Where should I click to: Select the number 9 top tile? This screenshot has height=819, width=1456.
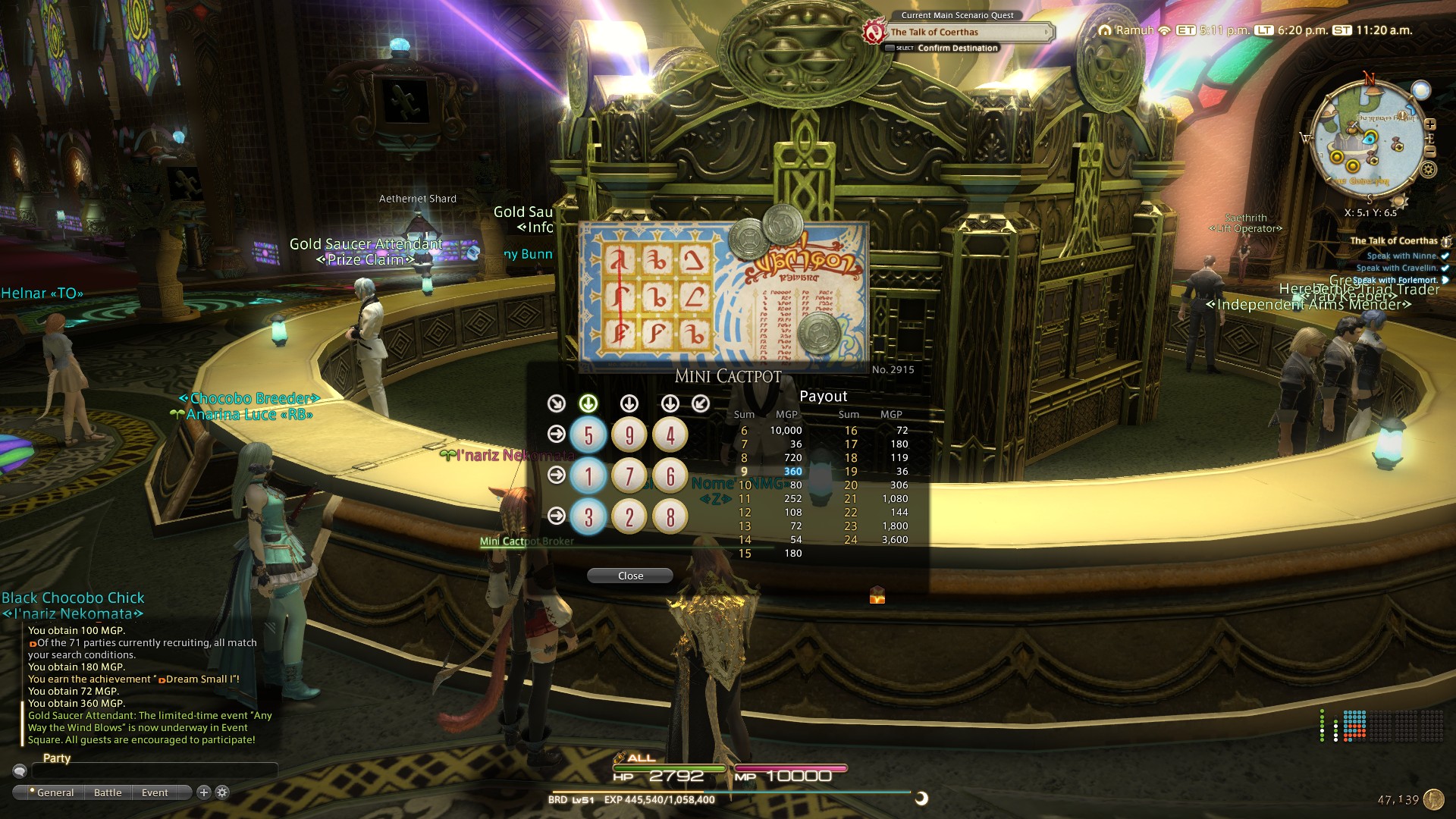pyautogui.click(x=629, y=435)
